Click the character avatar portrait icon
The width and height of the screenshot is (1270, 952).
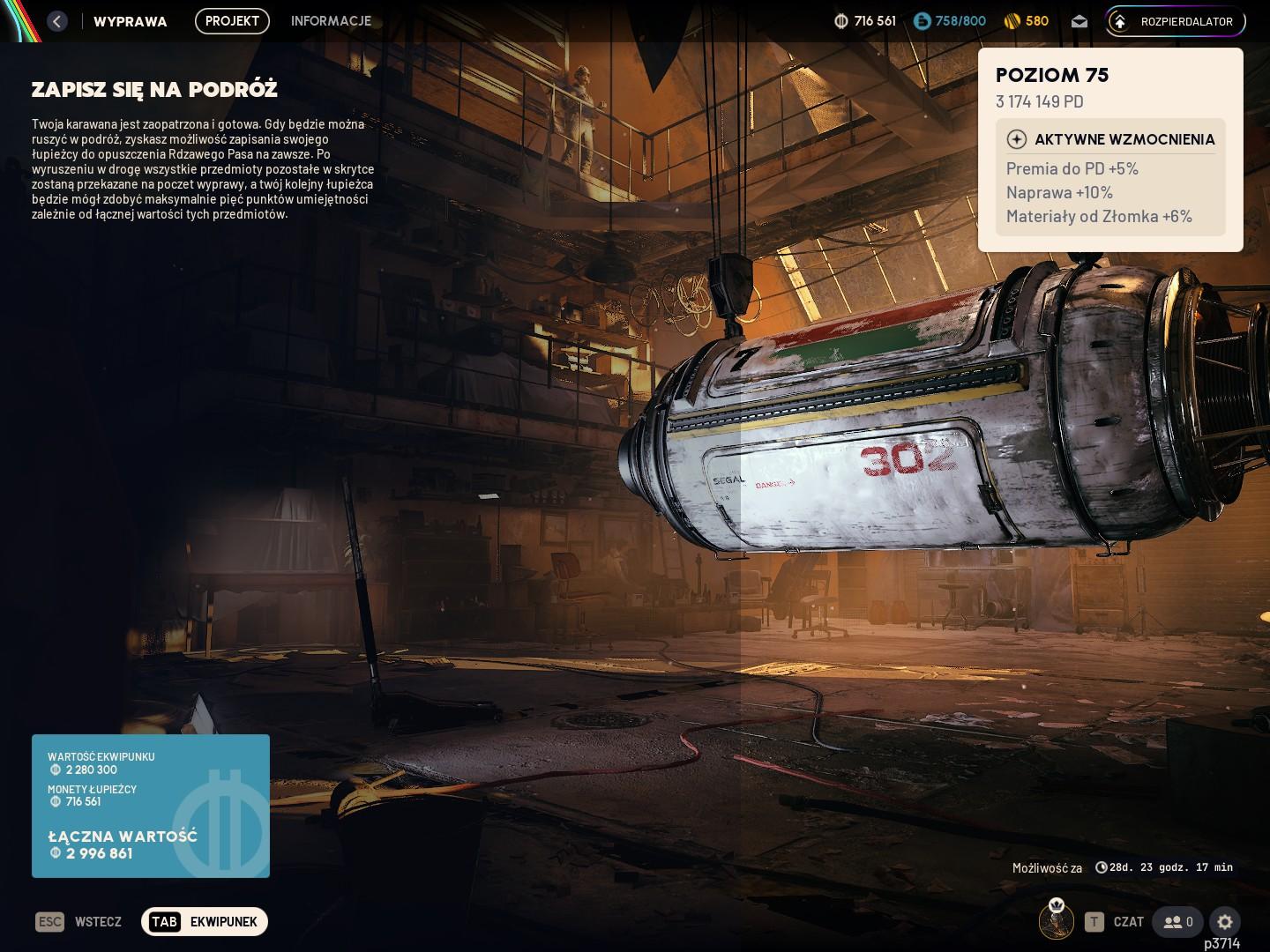pyautogui.click(x=1057, y=921)
